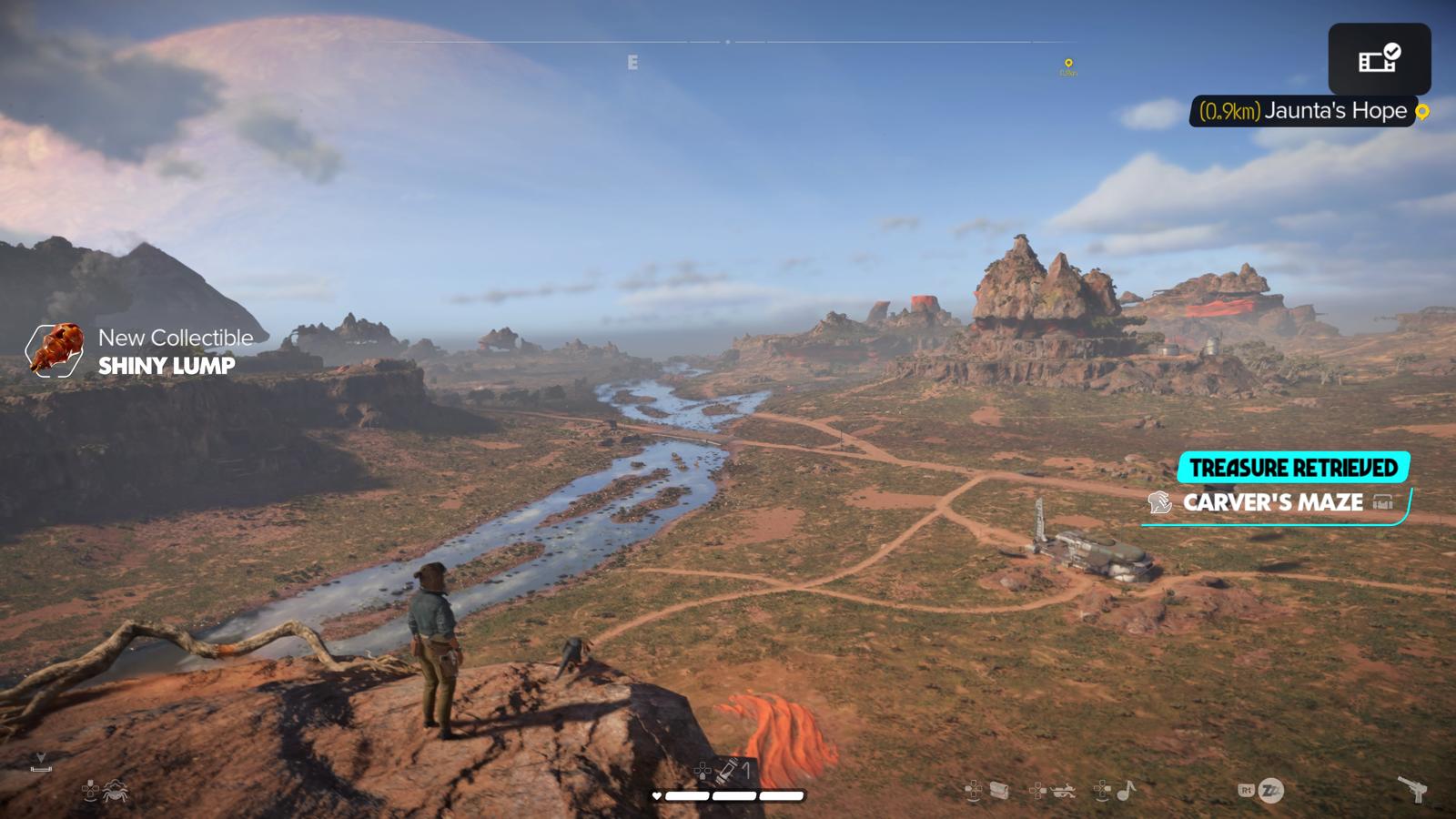Screen dimensions: 1456x819
Task: Use the bacta vial healing item
Action: pos(728,772)
